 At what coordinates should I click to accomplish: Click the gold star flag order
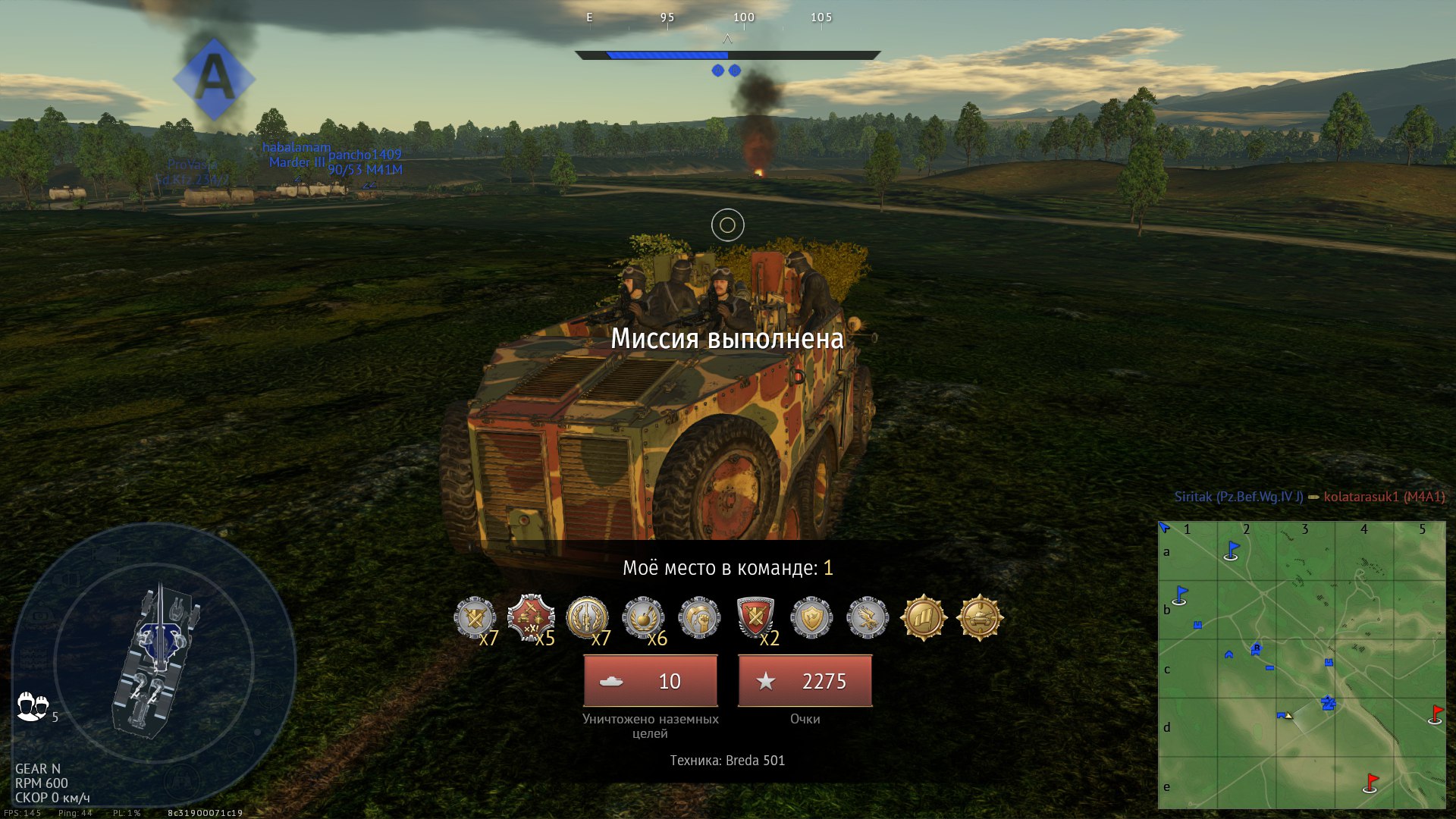point(924,617)
